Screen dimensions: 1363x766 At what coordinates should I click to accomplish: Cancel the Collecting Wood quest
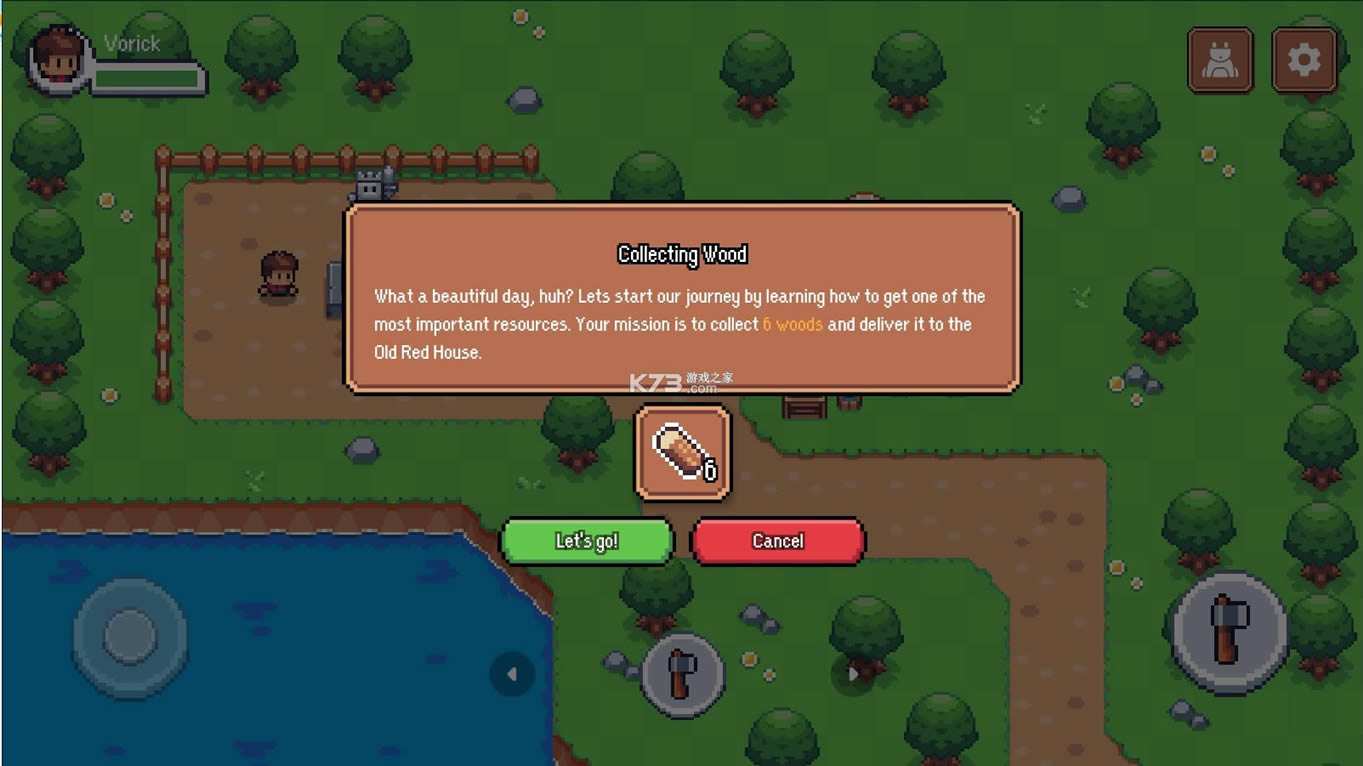point(777,541)
